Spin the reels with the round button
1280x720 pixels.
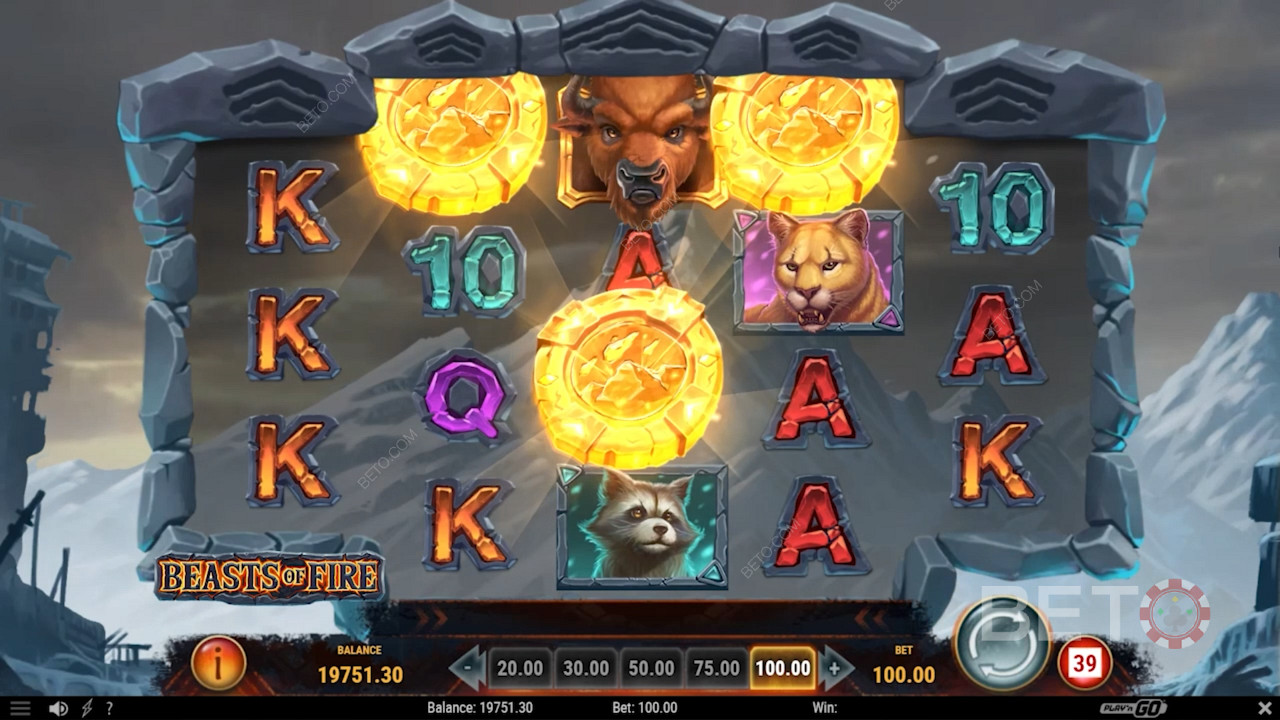tap(1001, 644)
